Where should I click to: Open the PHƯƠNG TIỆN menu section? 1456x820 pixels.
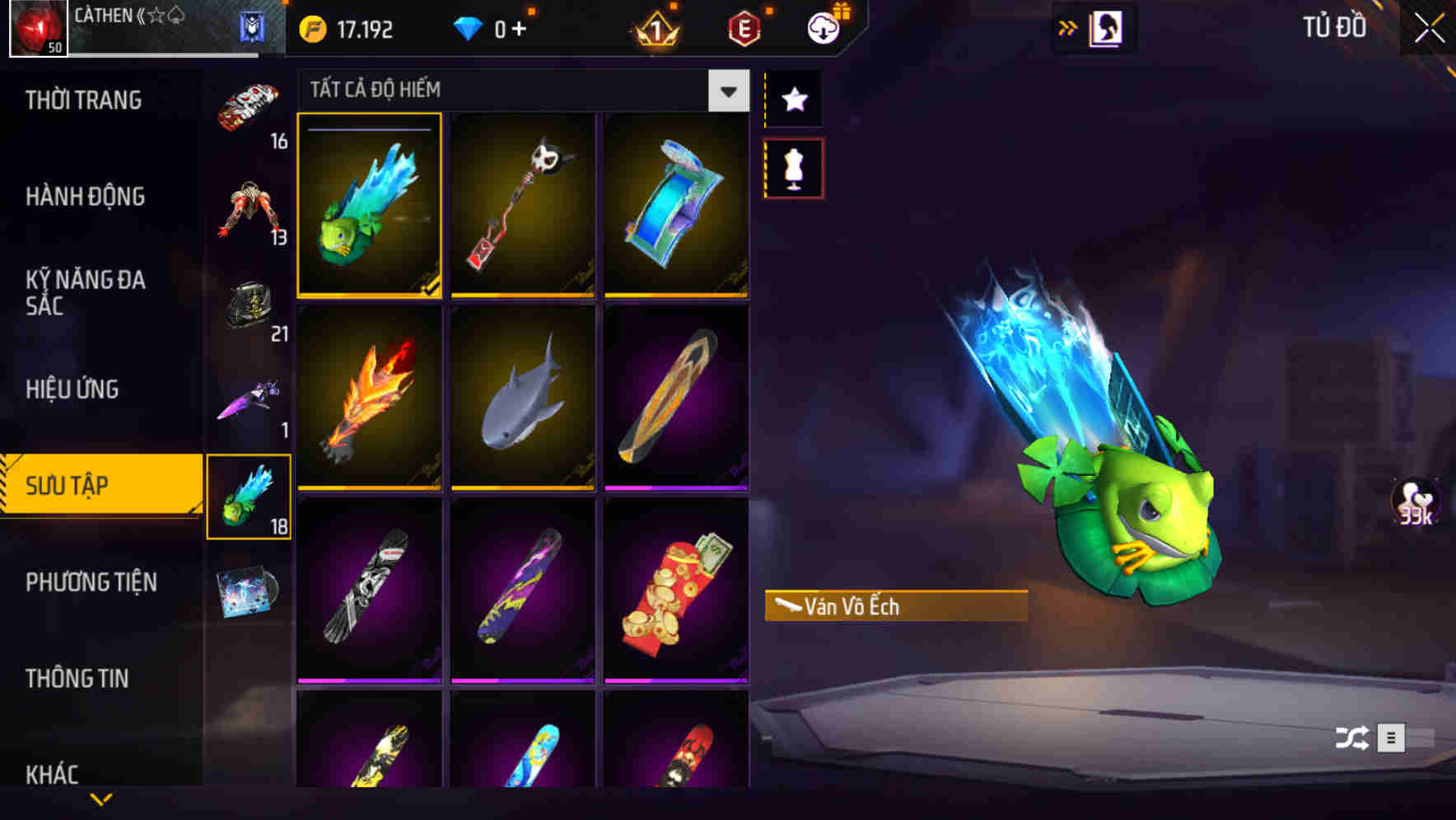point(91,582)
